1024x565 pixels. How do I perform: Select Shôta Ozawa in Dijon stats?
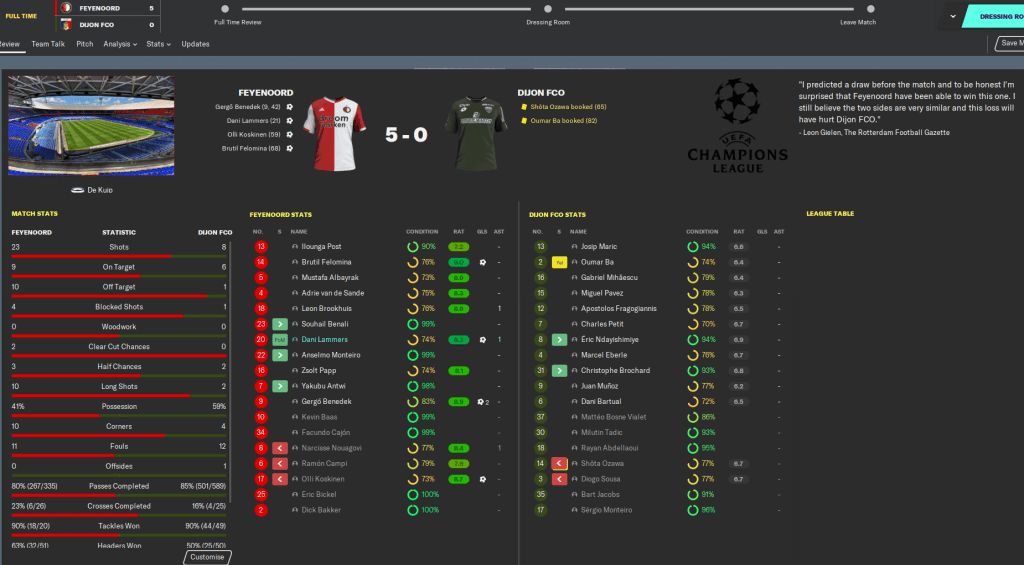tap(603, 464)
